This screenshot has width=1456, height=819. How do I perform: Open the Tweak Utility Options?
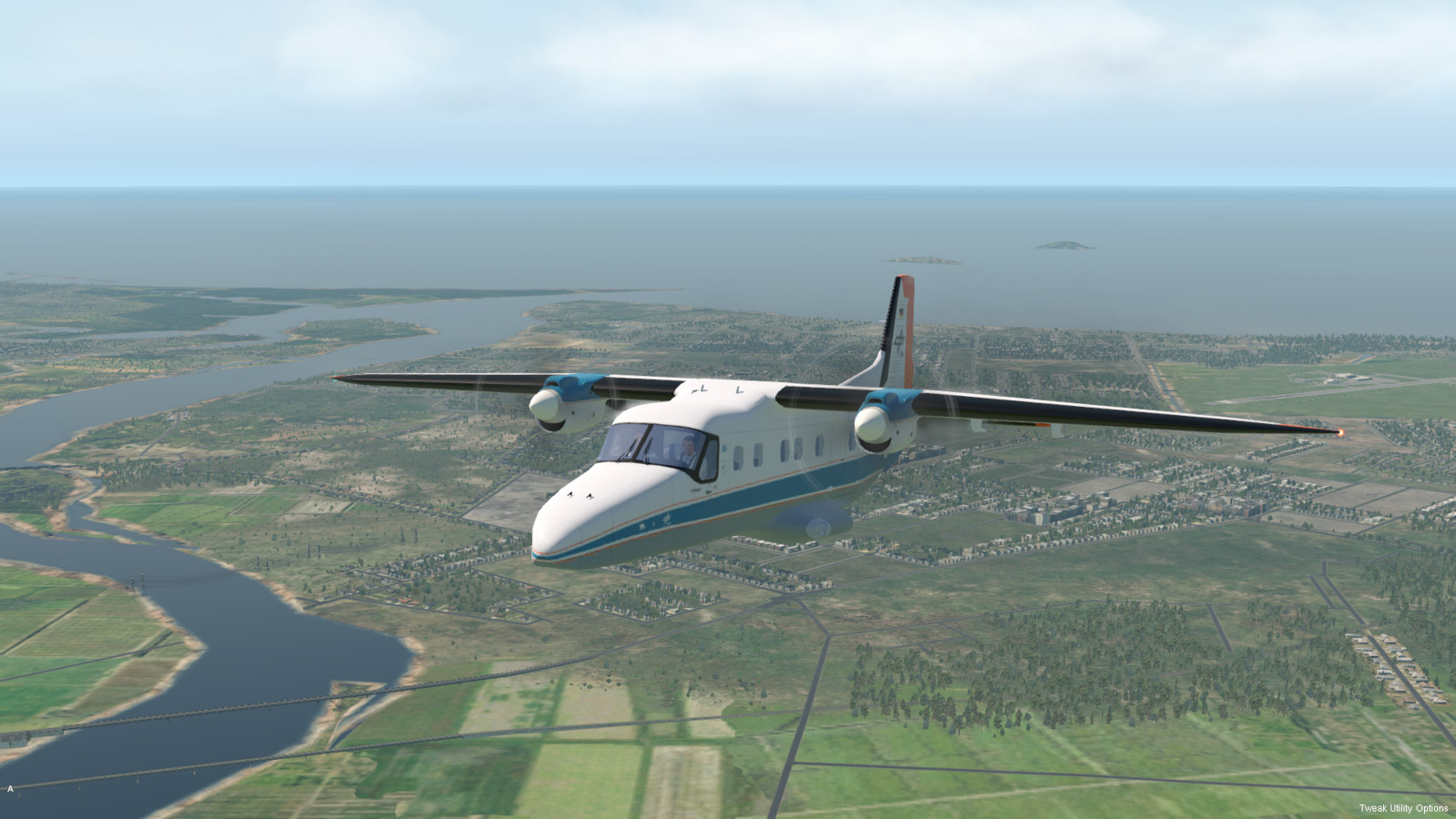[x=1403, y=808]
